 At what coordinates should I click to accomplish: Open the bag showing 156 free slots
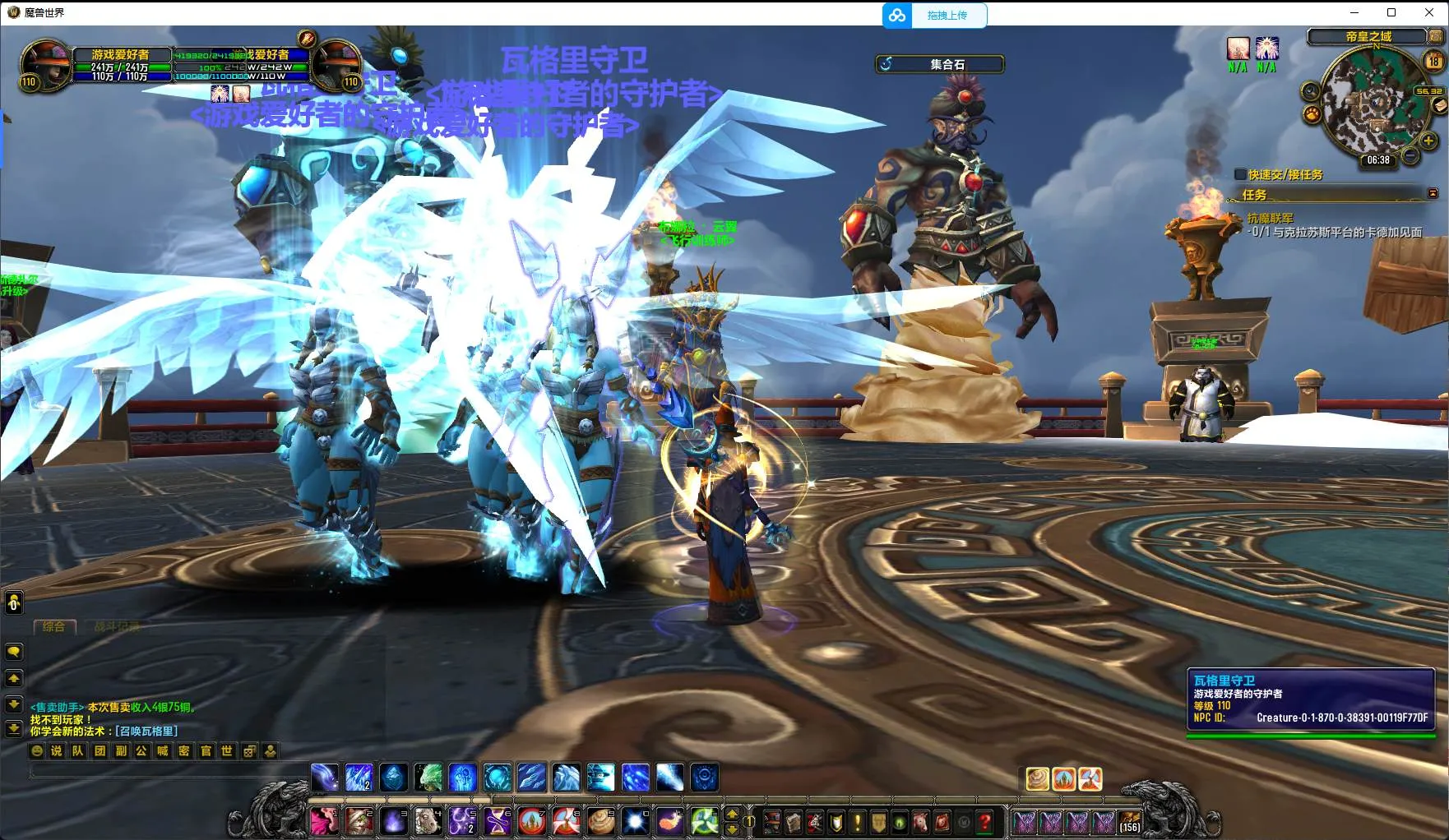(x=1129, y=821)
